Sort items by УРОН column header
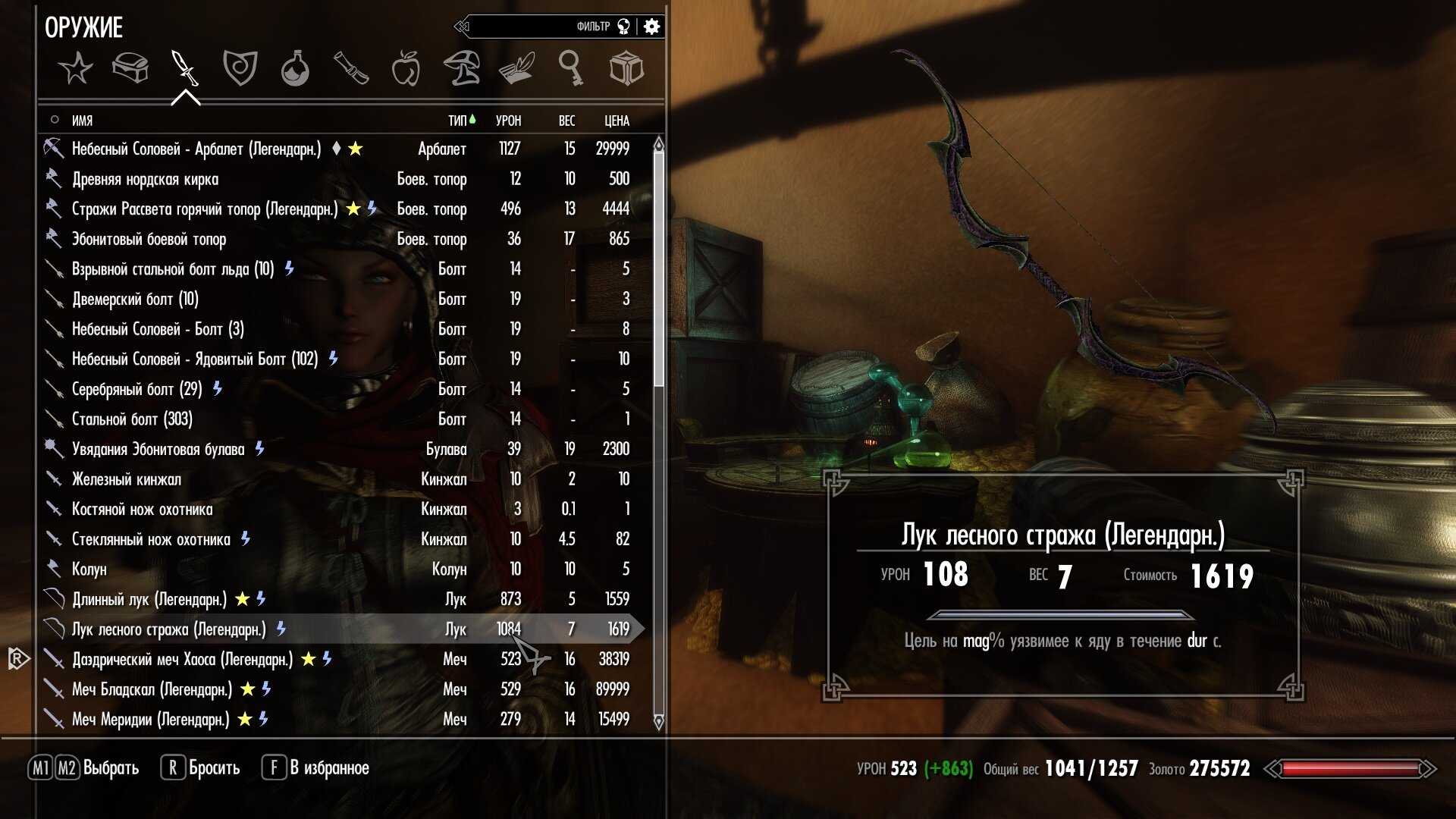Image resolution: width=1456 pixels, height=819 pixels. [x=508, y=121]
